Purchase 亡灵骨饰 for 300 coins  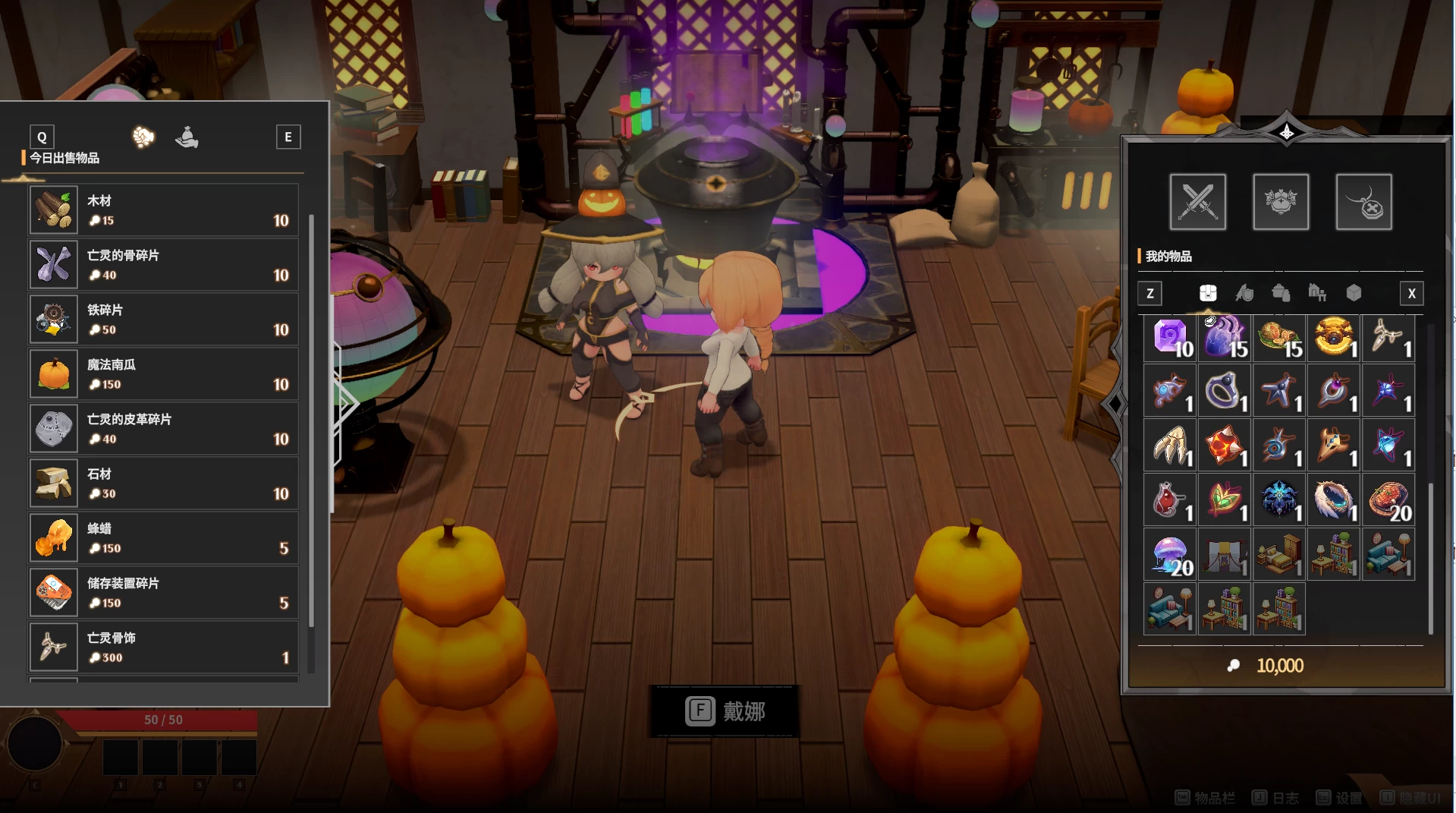[x=162, y=647]
